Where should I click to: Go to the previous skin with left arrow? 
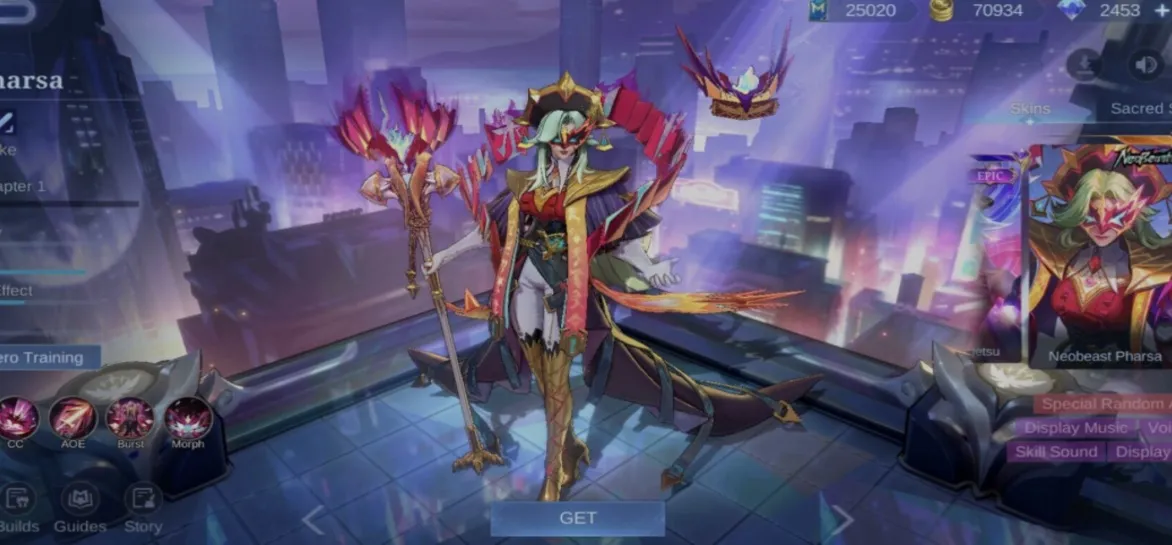(x=313, y=520)
